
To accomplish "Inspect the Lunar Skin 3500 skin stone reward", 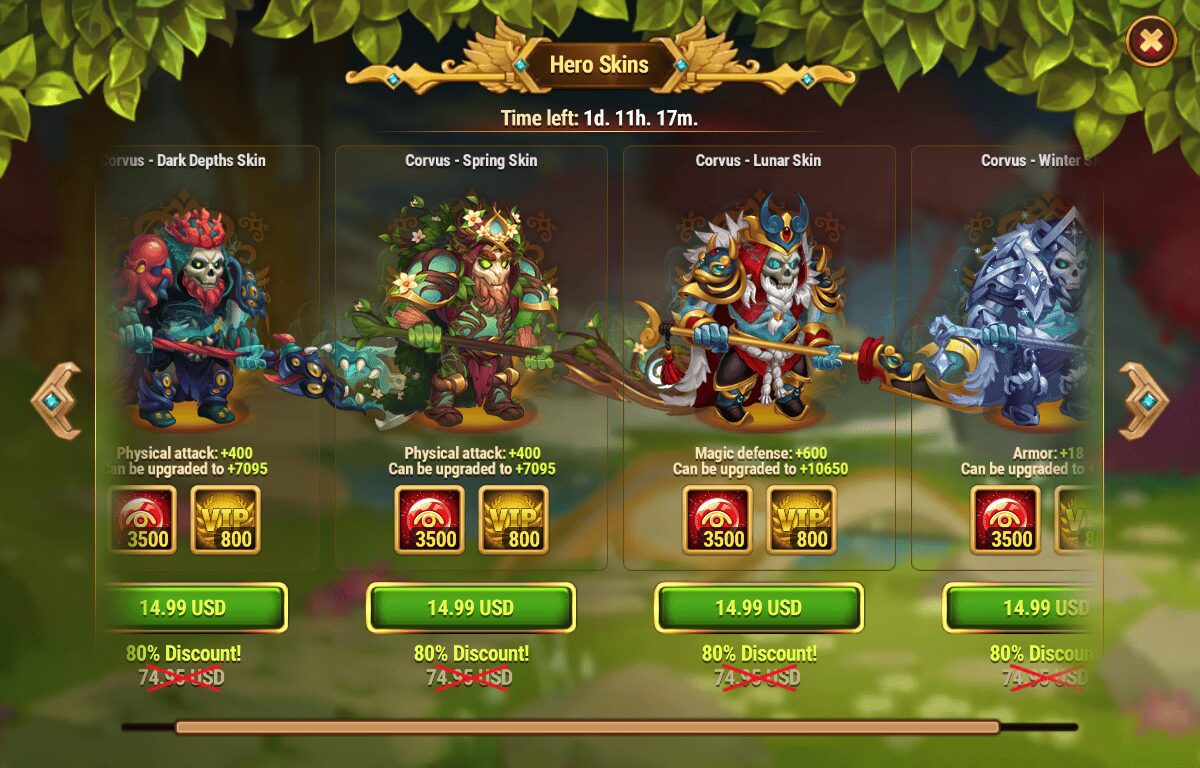I will point(718,520).
